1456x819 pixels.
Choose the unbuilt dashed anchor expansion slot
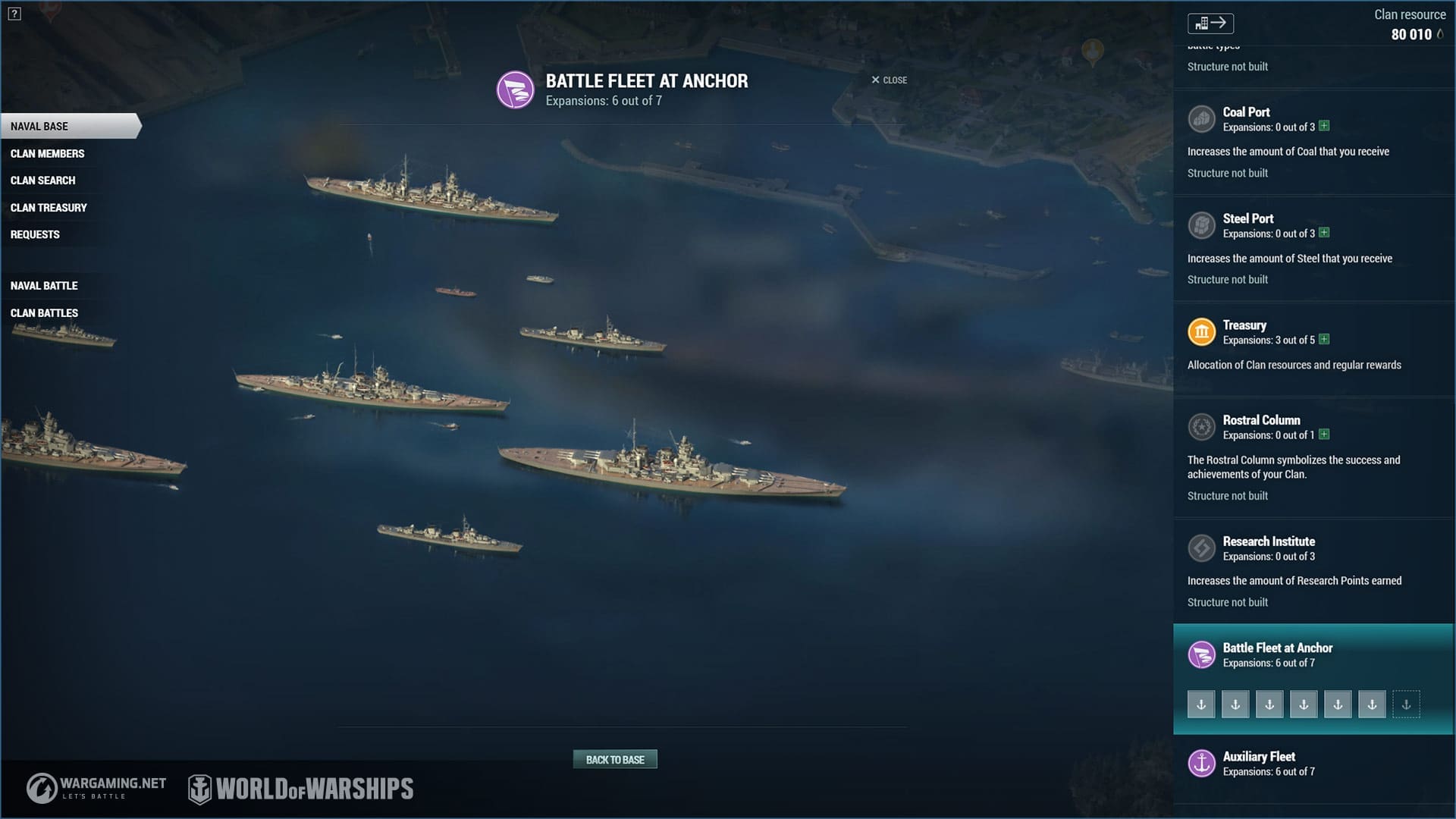(x=1406, y=704)
